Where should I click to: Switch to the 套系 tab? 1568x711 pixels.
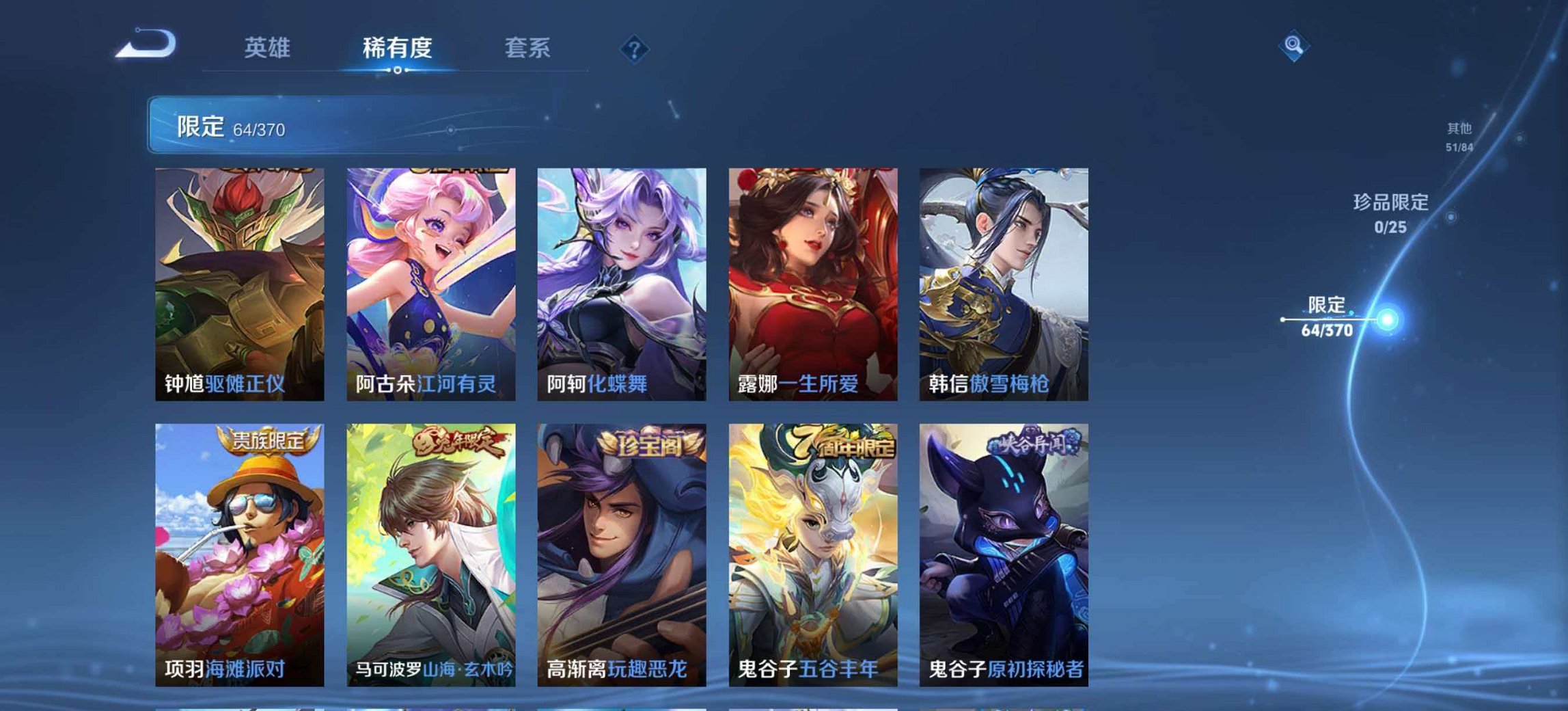pos(529,48)
